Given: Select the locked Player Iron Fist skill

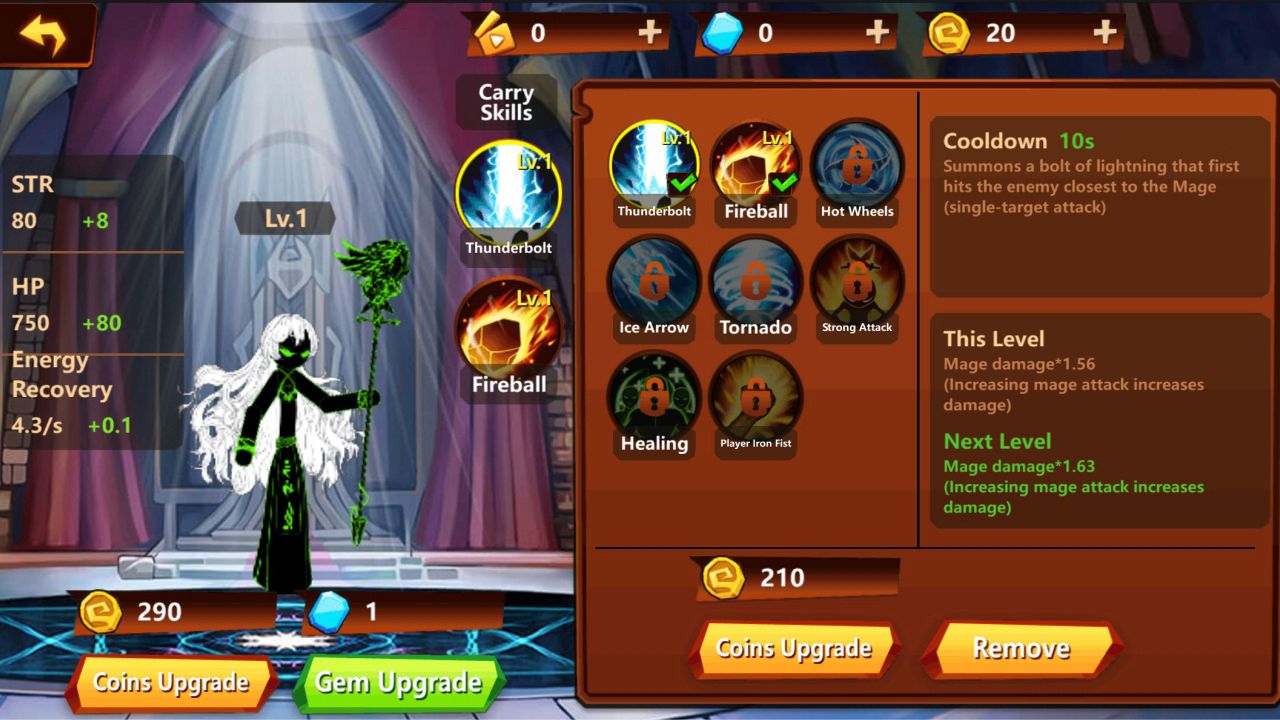Looking at the screenshot, I should pos(756,398).
